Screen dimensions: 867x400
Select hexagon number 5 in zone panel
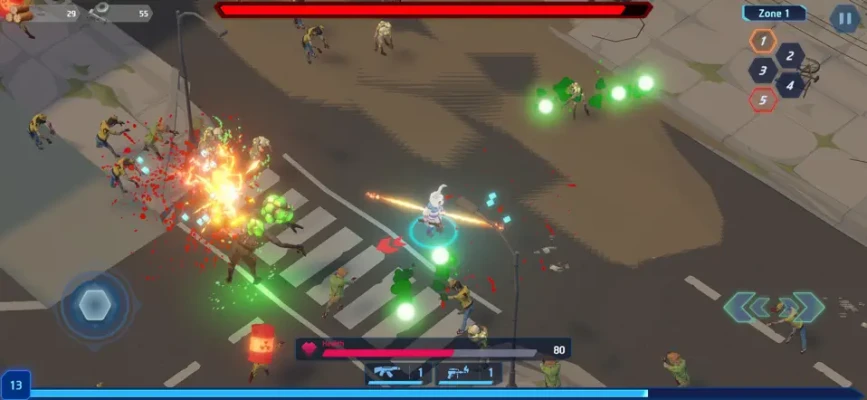point(762,99)
